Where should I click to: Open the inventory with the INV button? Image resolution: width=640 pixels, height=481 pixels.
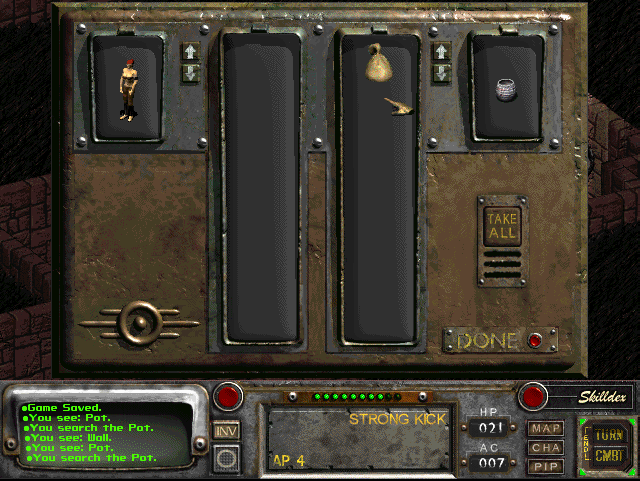227,431
